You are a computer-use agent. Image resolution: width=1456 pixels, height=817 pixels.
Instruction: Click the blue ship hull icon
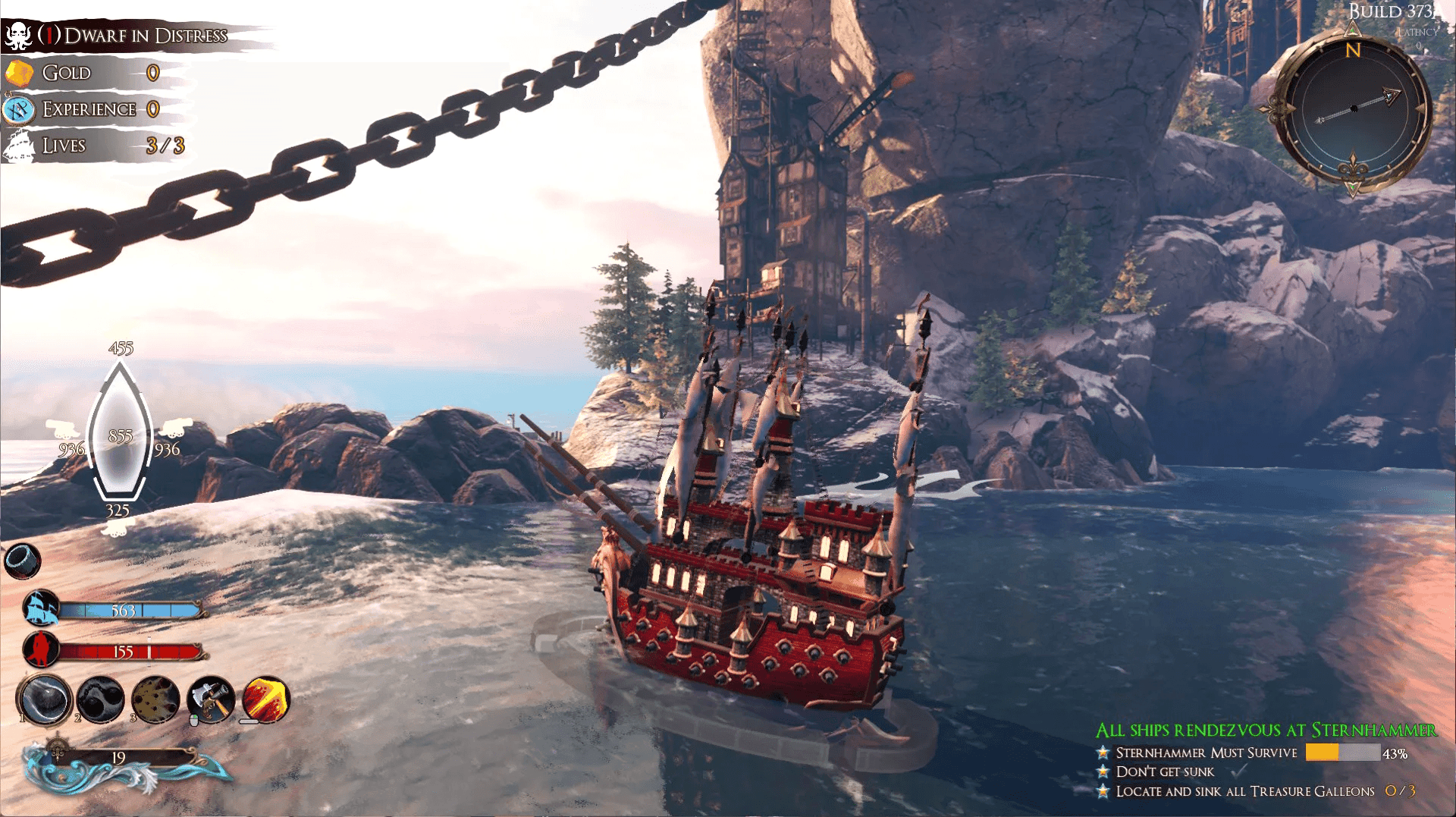click(x=41, y=608)
